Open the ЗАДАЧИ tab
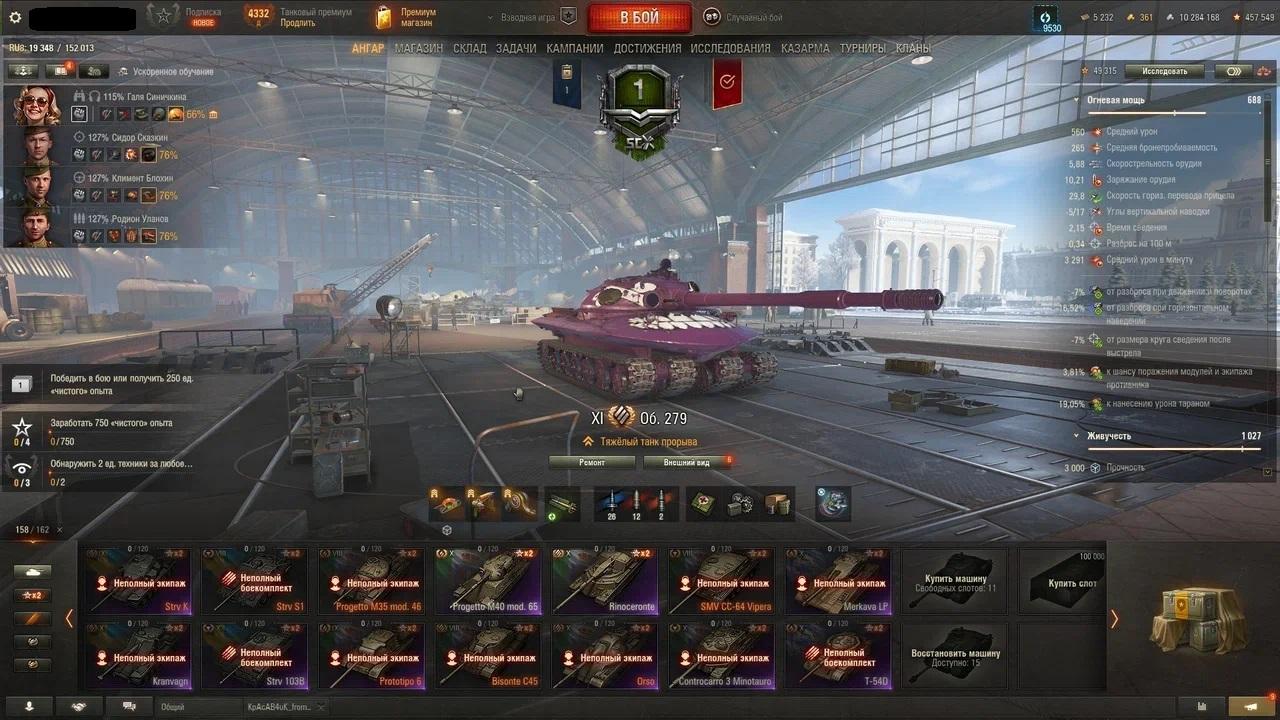This screenshot has width=1280, height=720. (516, 48)
